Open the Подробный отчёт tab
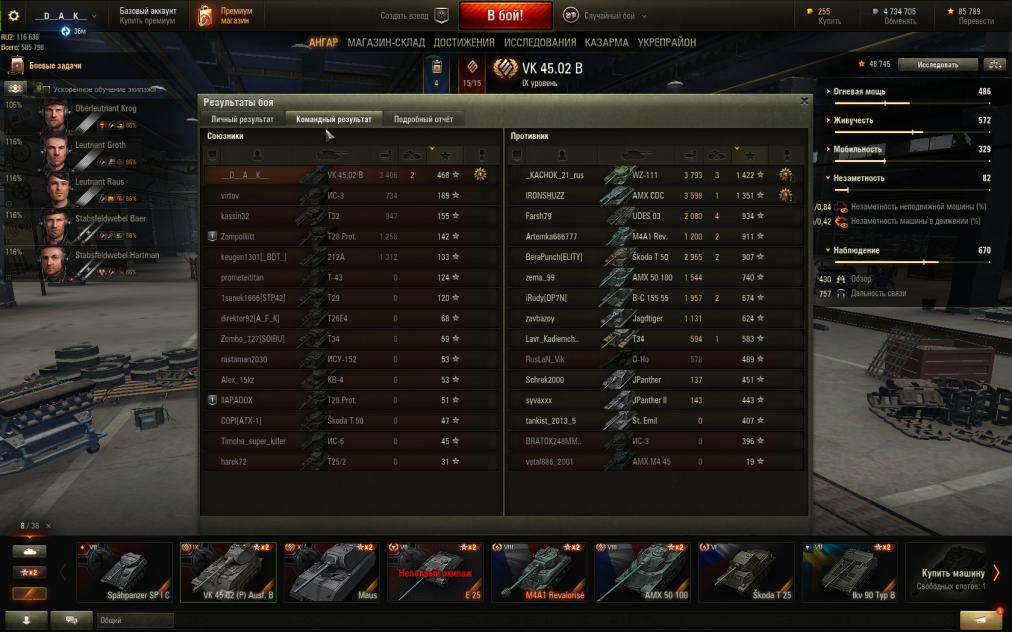1012x632 pixels. click(423, 119)
